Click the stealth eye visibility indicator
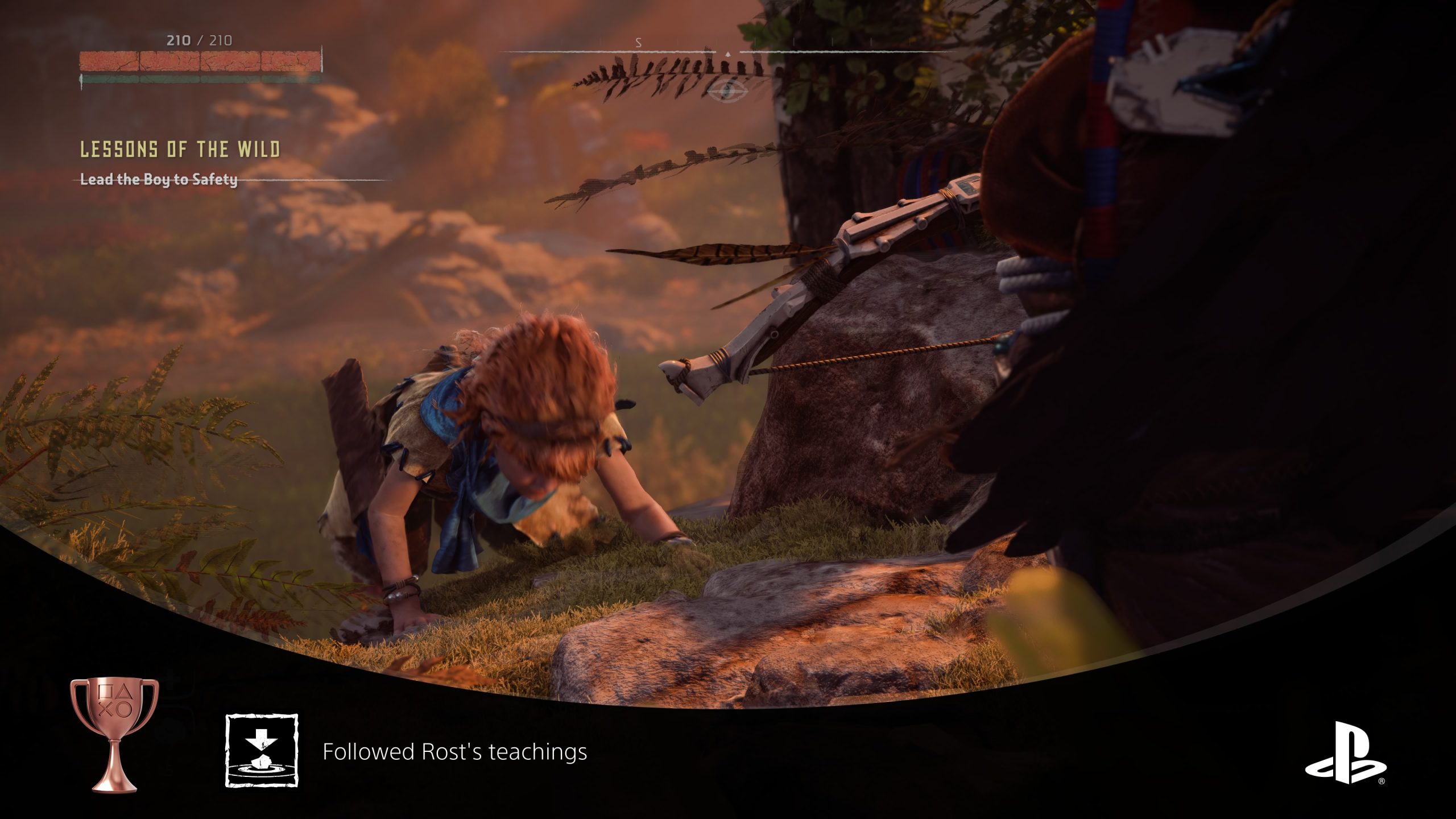The image size is (1456, 819). click(728, 89)
